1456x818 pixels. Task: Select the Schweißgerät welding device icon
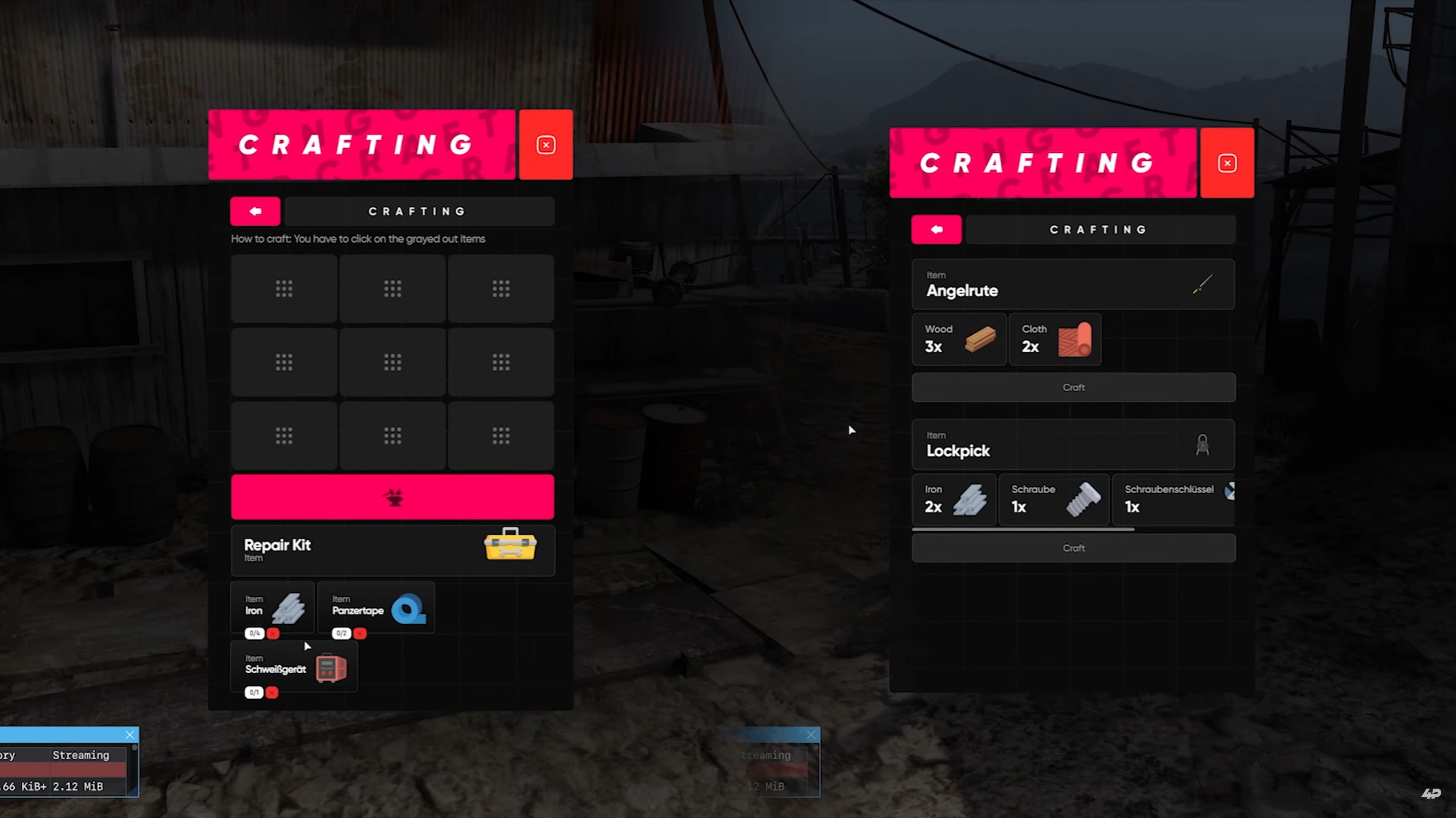(331, 667)
